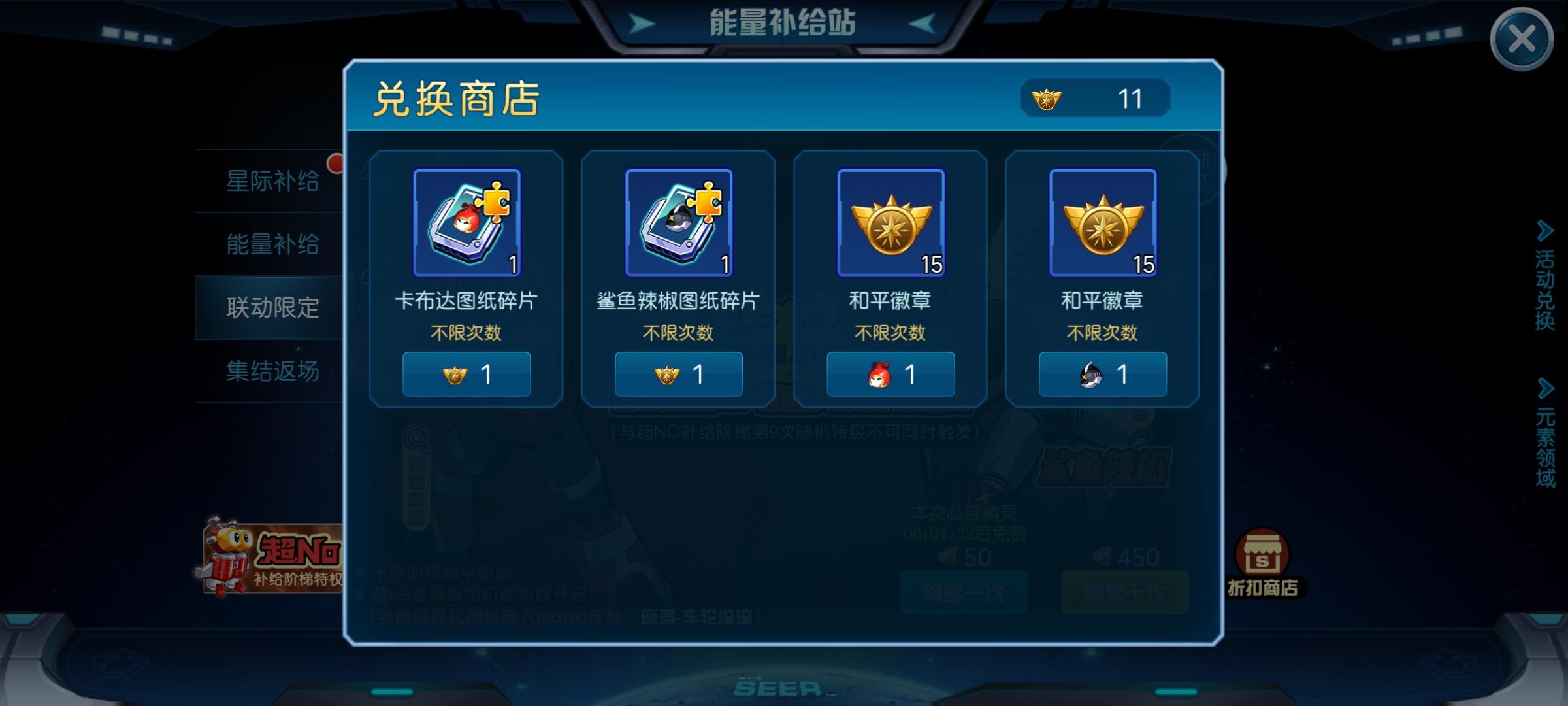Exchange 鲨鱼辣椒图纸碎片 for 1 badge
The image size is (1568, 706).
[678, 374]
